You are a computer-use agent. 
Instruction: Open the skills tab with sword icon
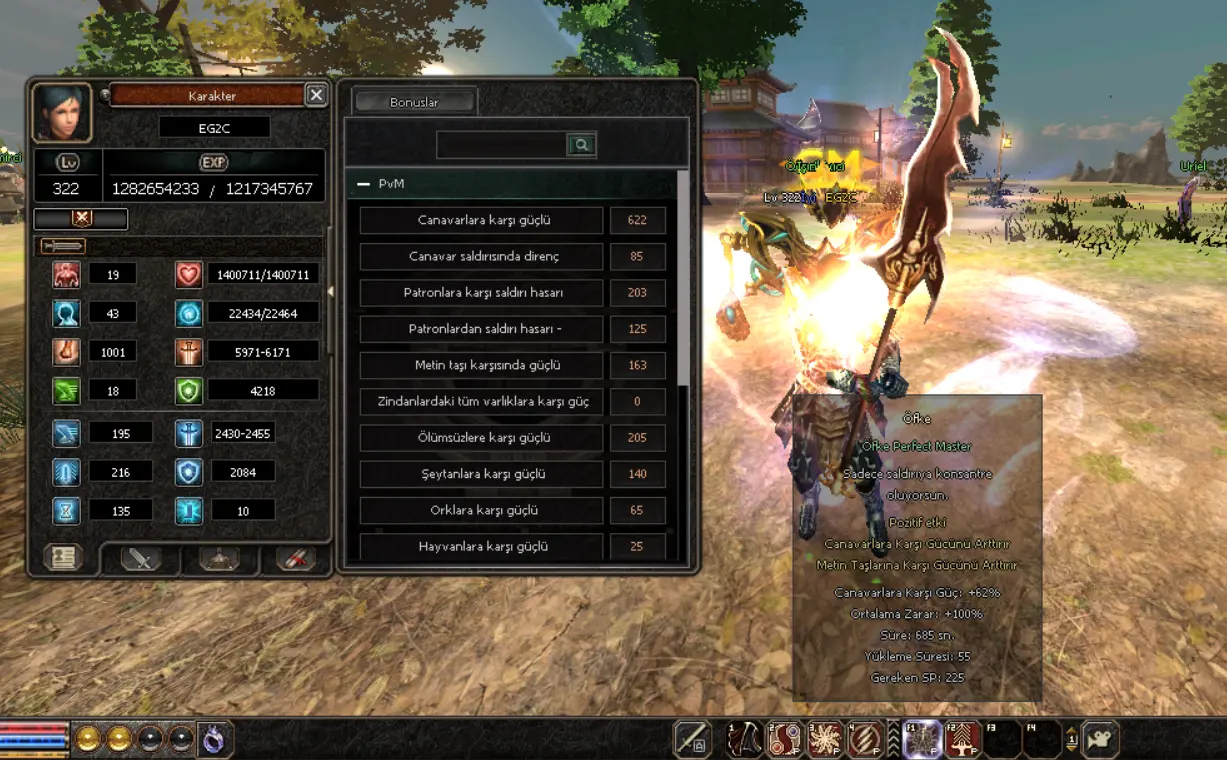coord(141,559)
